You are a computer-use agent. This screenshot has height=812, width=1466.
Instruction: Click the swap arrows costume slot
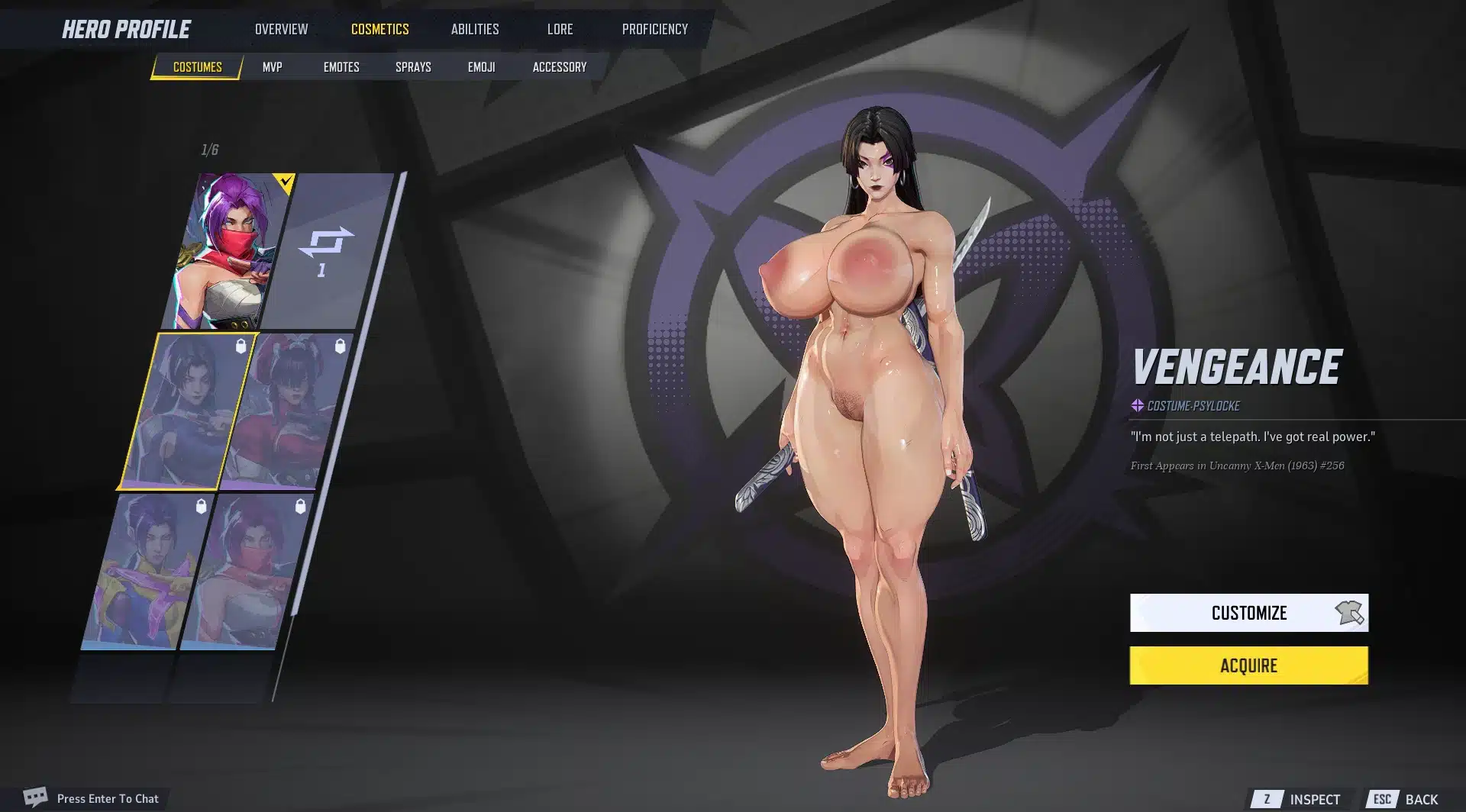[x=326, y=250]
